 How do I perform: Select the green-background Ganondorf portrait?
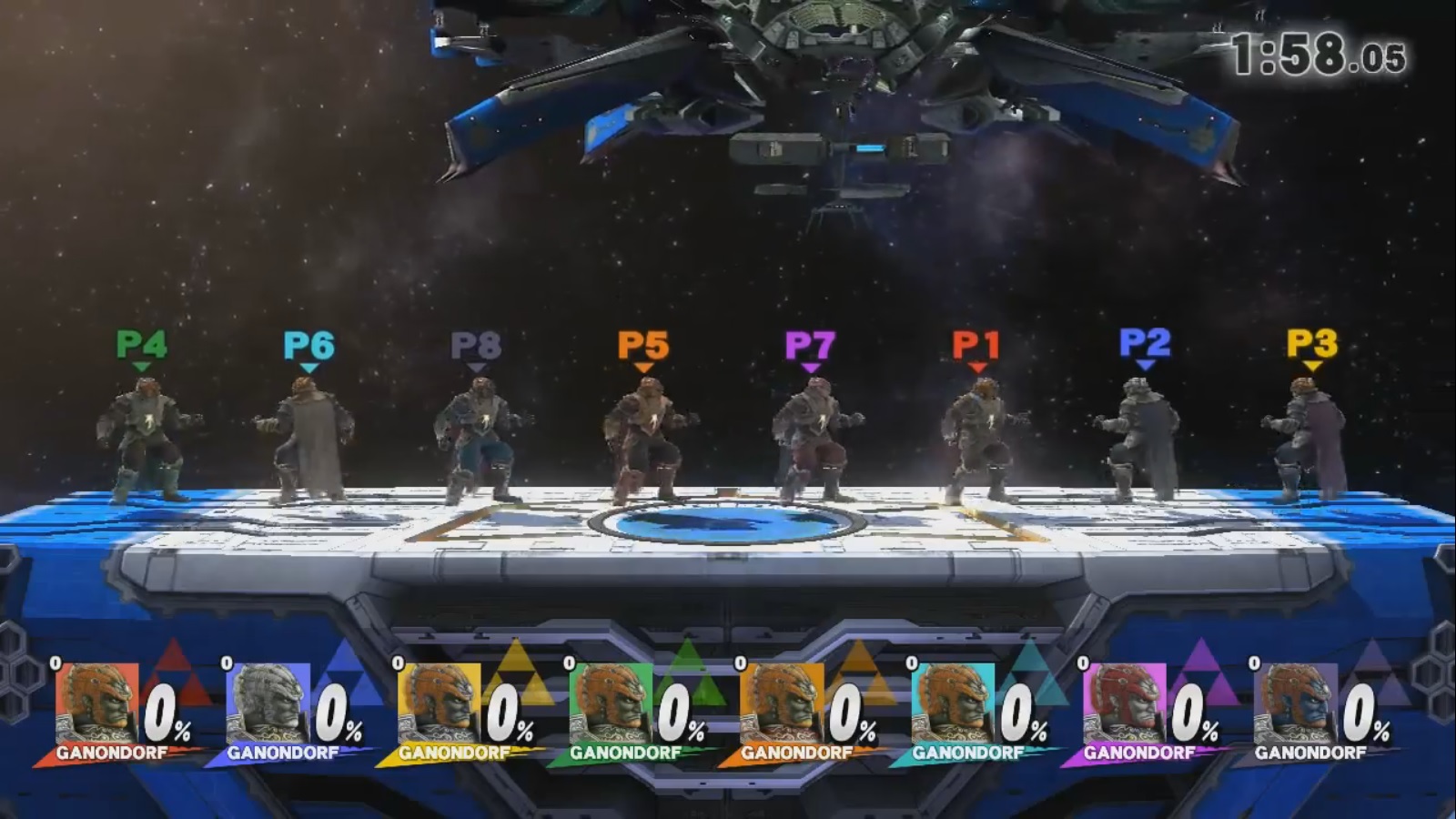pyautogui.click(x=610, y=703)
